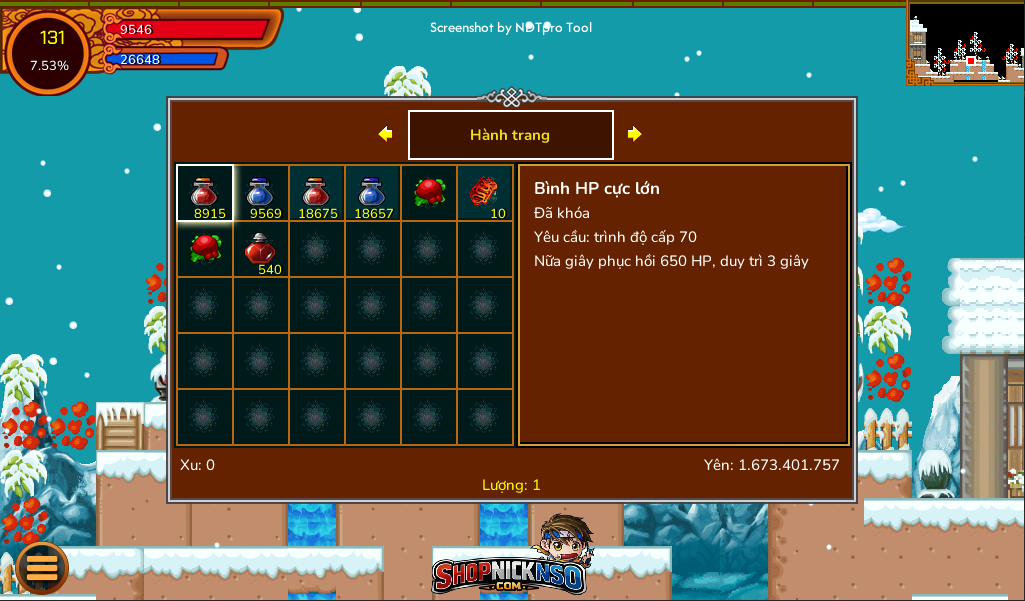1025x601 pixels.
Task: Open the character level 131 portrait
Action: (x=48, y=52)
